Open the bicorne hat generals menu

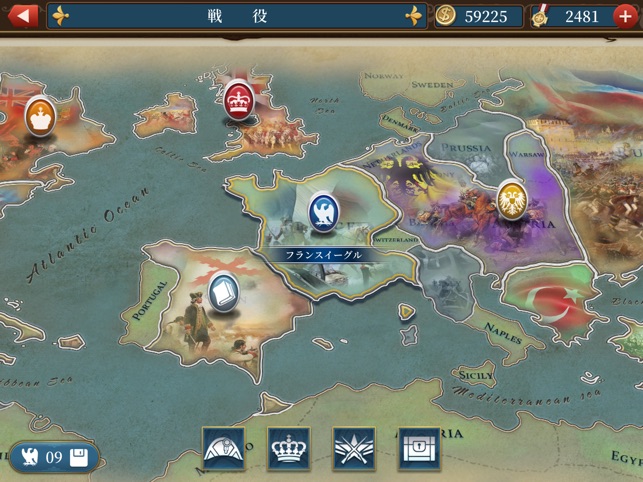coord(223,449)
